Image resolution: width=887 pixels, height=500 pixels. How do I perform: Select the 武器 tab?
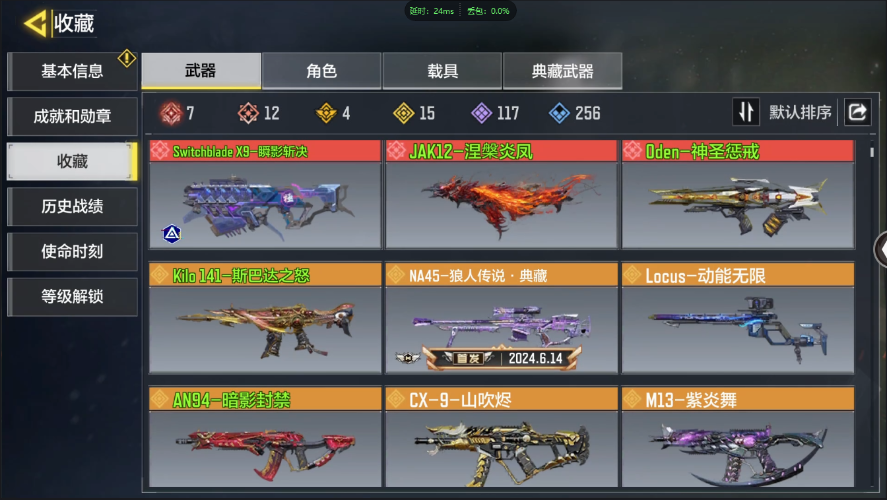pos(200,71)
